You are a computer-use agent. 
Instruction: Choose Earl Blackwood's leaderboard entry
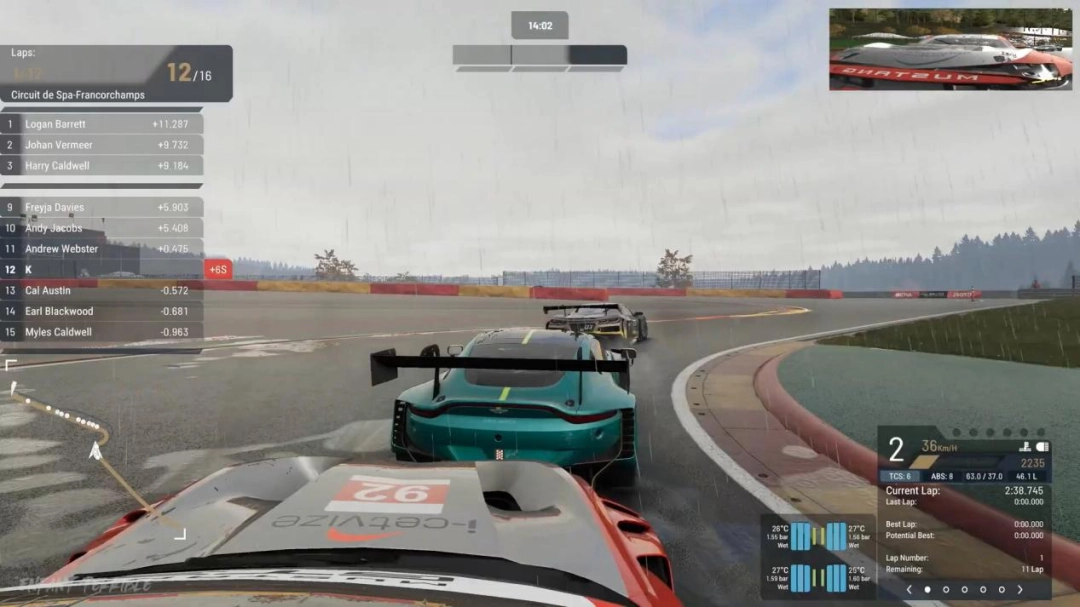(101, 311)
